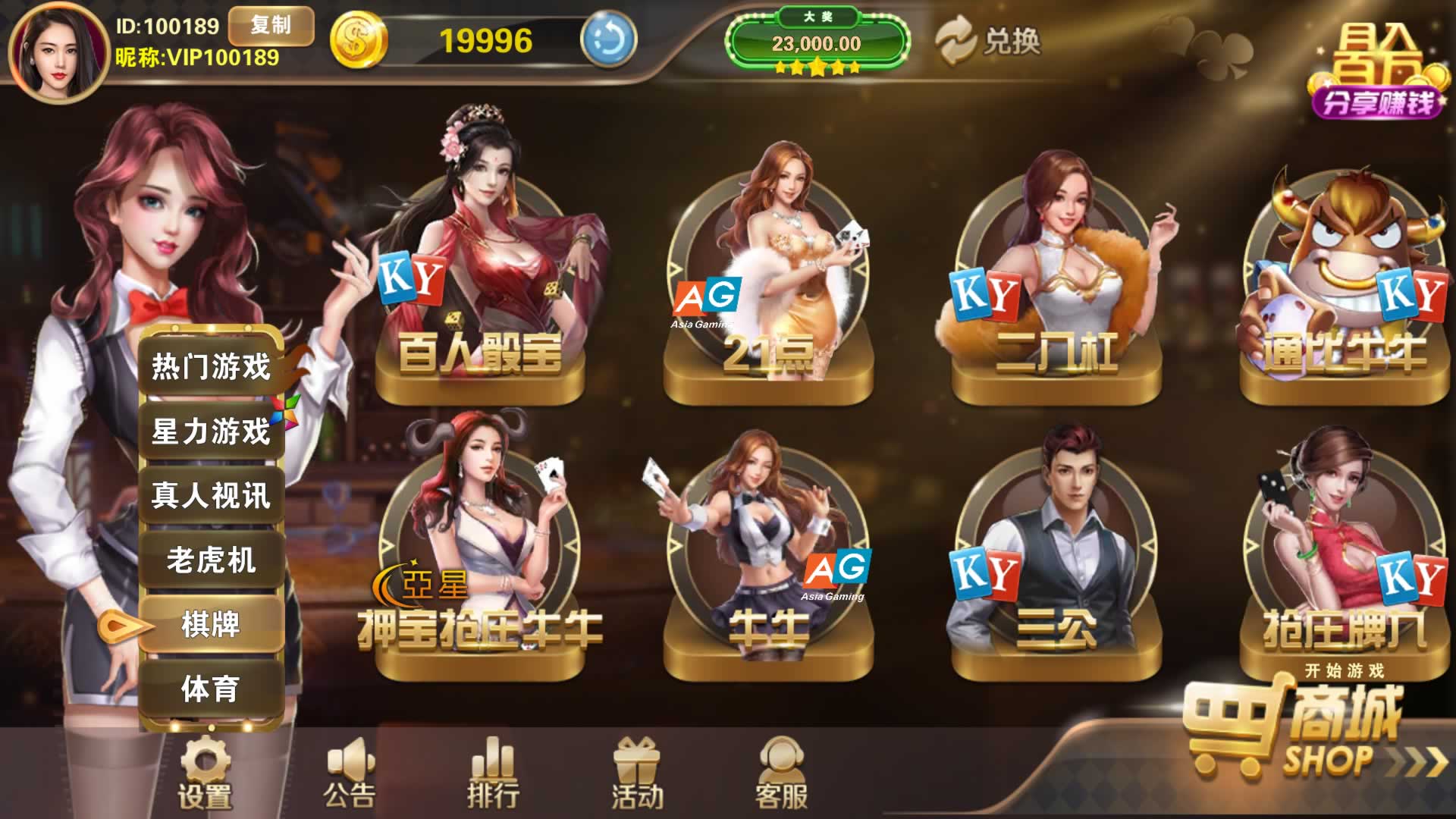This screenshot has width=1456, height=819.
Task: Open the 三公 game tile
Action: coord(1056,561)
